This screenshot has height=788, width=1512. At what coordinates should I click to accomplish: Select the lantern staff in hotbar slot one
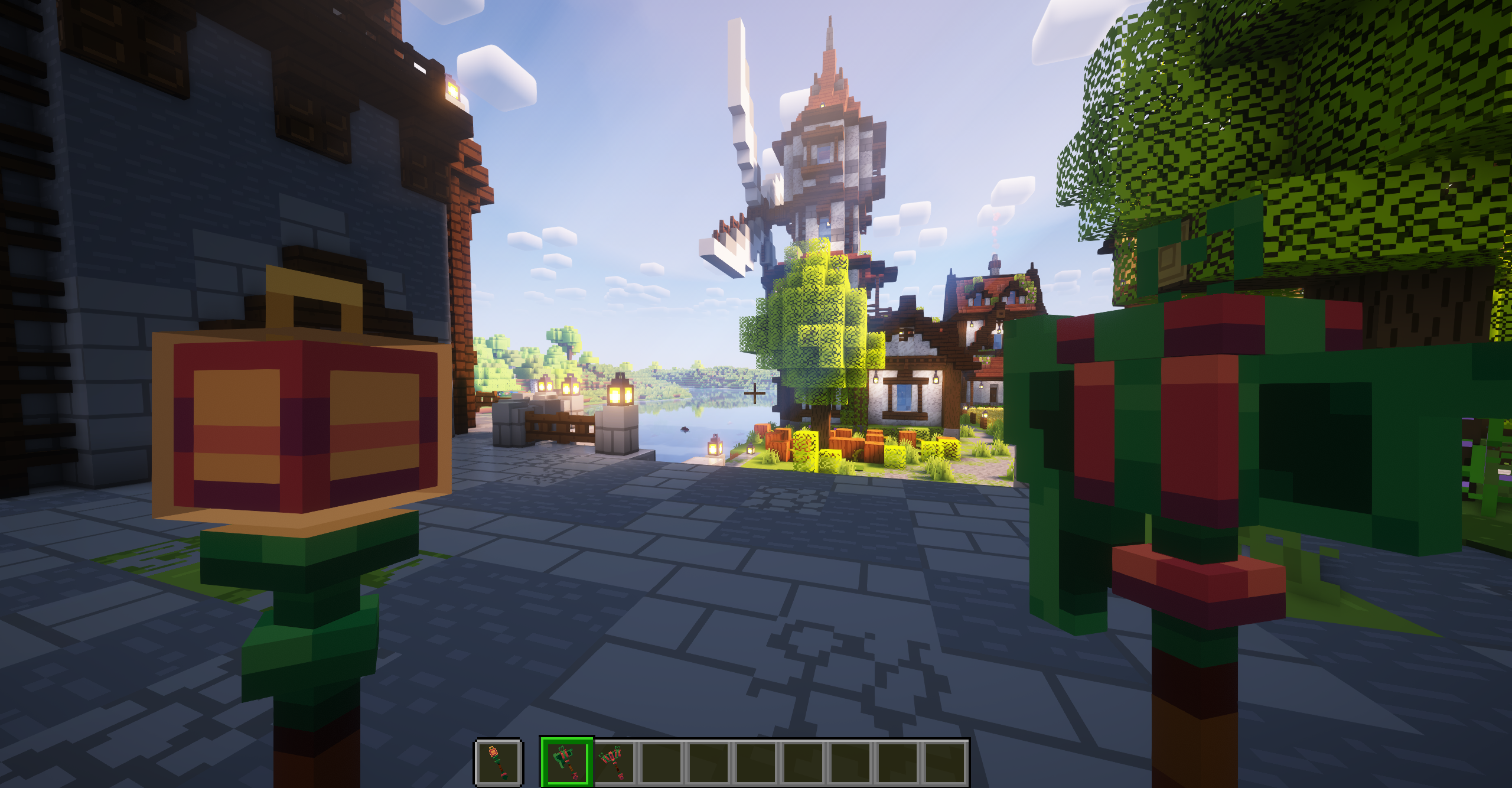coord(499,763)
